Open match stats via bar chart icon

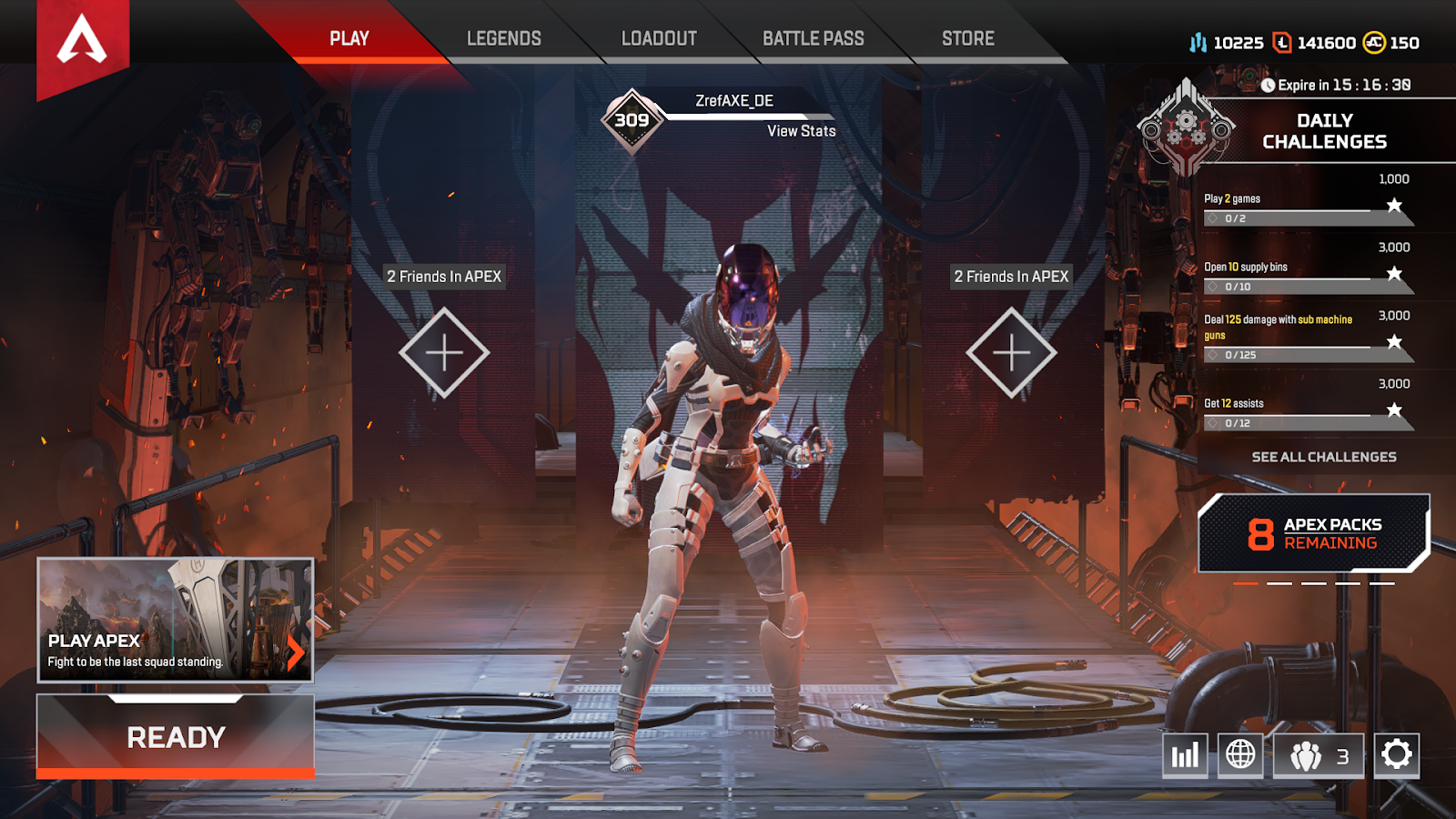click(1184, 755)
